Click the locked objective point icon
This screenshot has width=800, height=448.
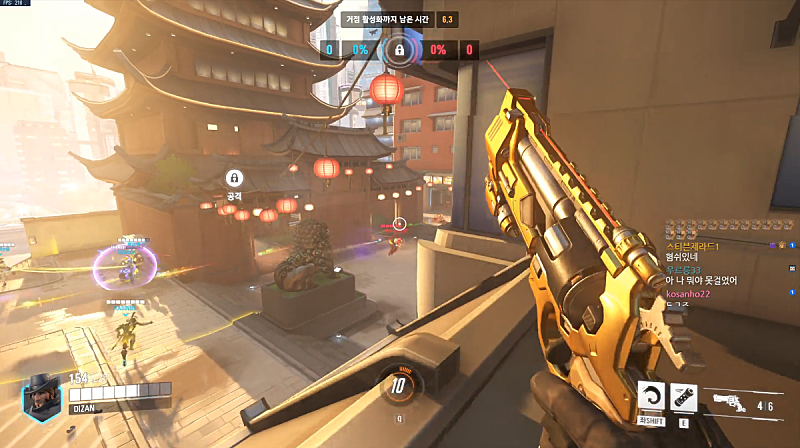pos(399,49)
